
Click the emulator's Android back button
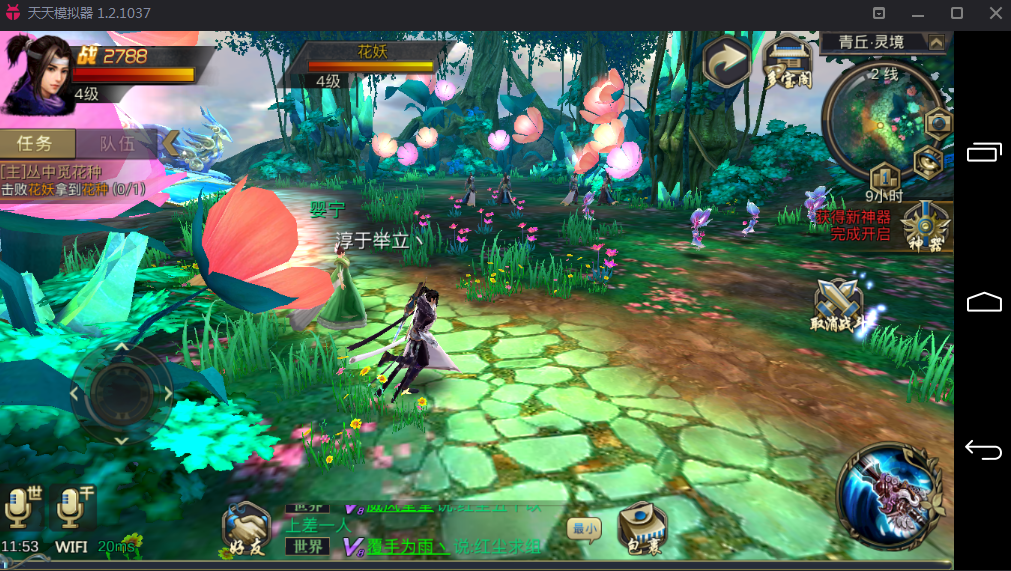(983, 450)
